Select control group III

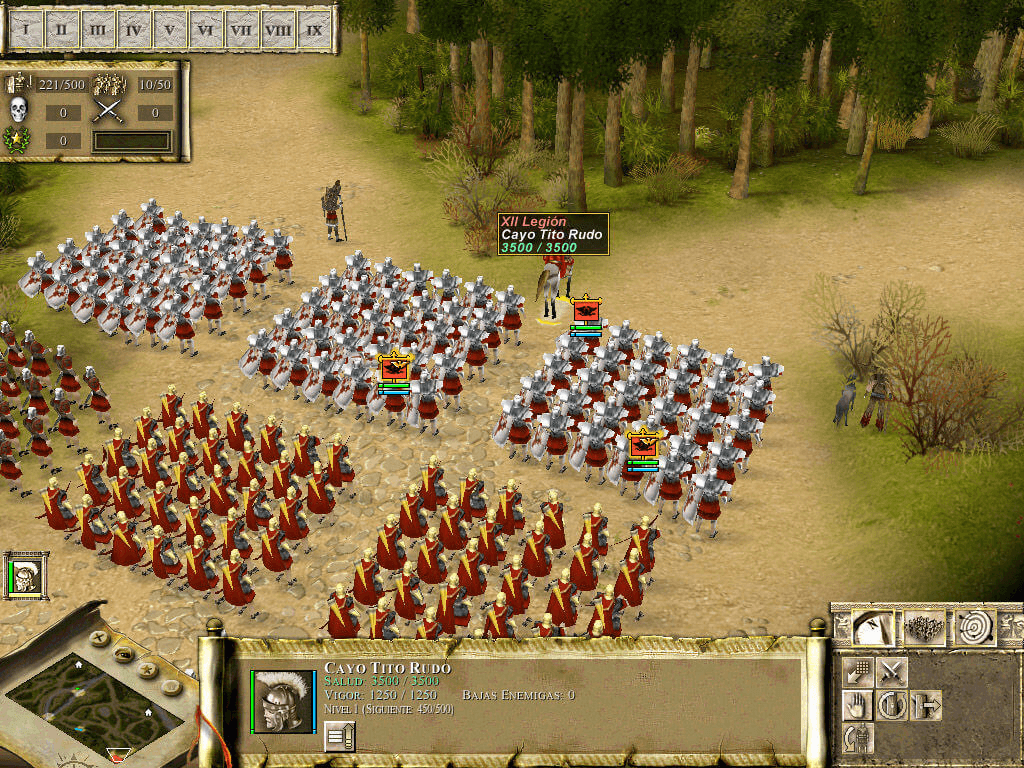click(98, 29)
